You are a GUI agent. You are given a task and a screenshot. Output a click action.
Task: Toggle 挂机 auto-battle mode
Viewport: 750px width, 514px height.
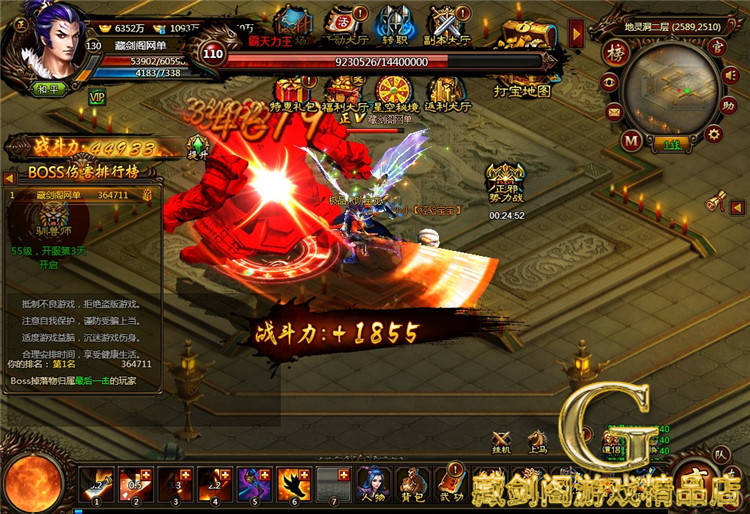point(501,444)
